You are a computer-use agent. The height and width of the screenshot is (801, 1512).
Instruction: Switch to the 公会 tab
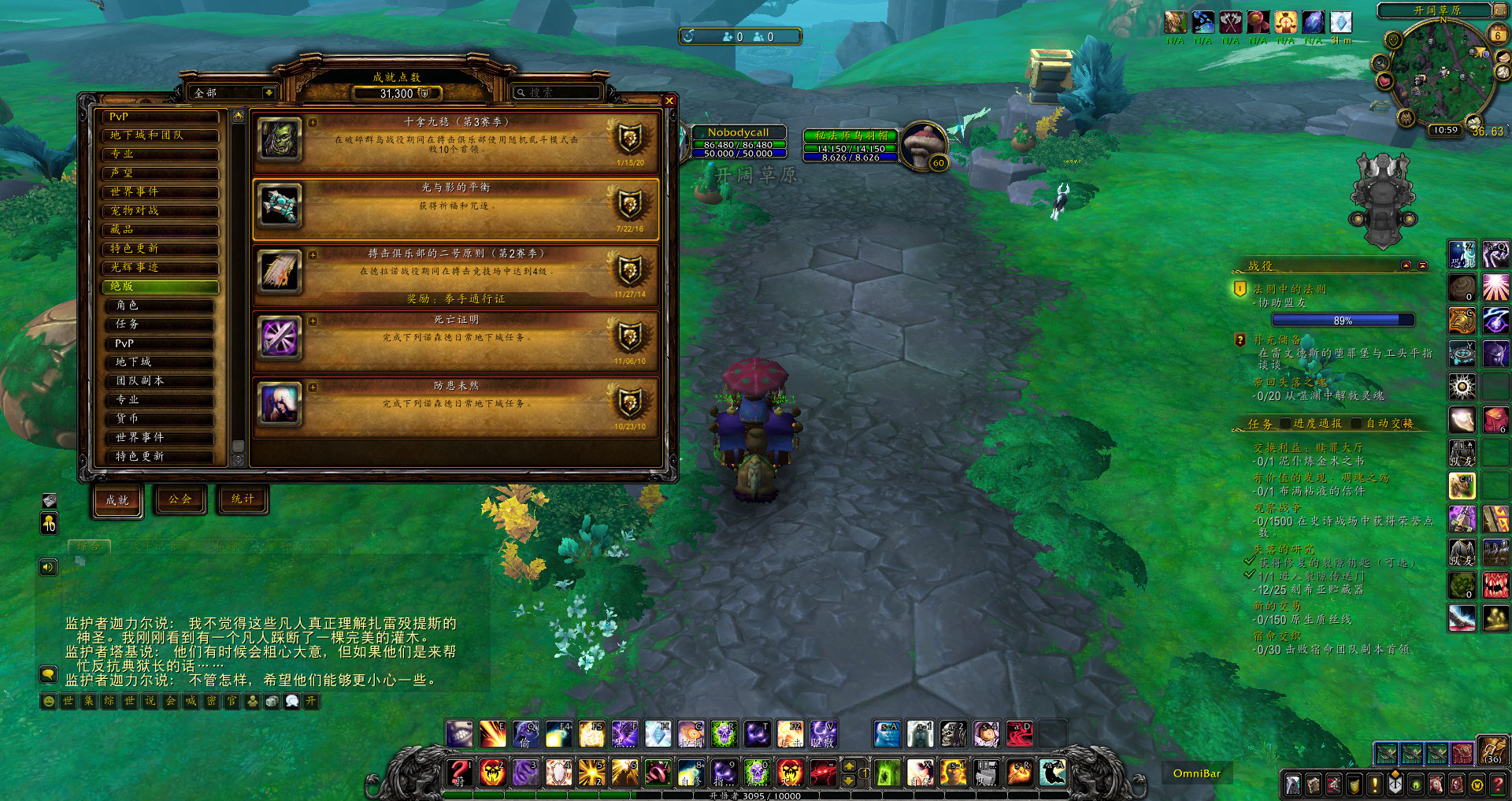tap(180, 499)
